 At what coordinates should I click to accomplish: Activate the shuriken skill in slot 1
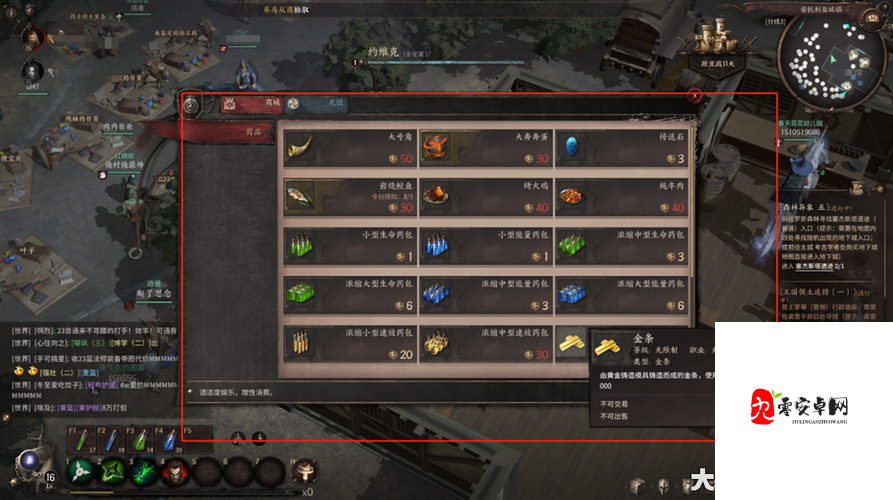click(80, 471)
